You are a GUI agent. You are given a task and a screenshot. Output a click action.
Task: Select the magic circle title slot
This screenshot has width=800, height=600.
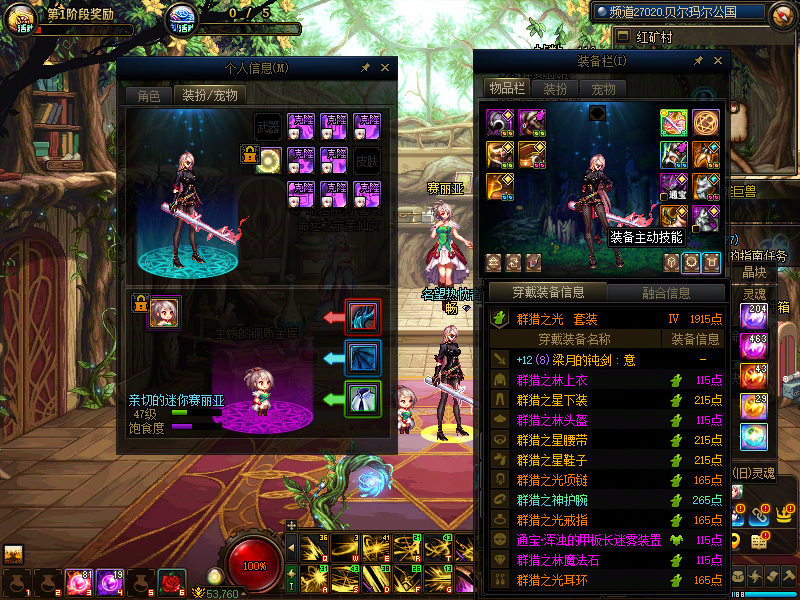click(706, 123)
